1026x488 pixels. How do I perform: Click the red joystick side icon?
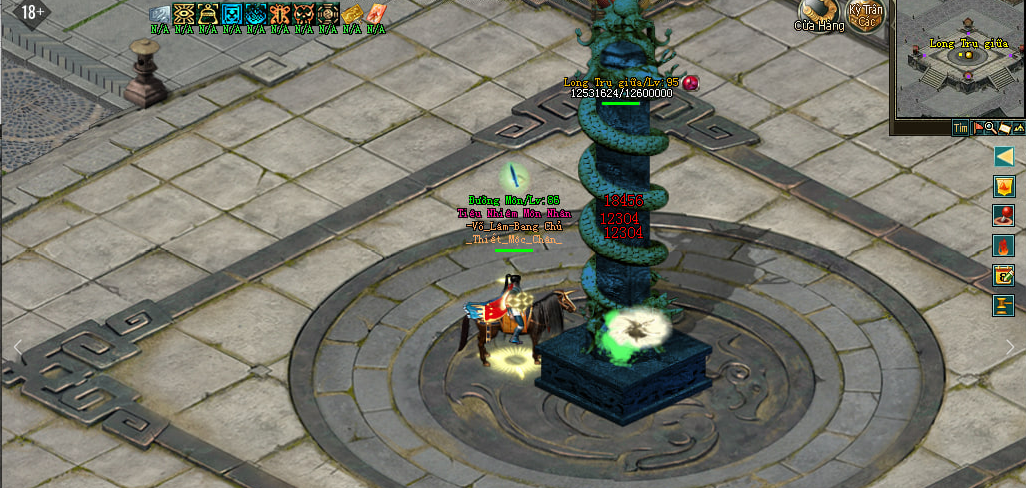point(1004,215)
